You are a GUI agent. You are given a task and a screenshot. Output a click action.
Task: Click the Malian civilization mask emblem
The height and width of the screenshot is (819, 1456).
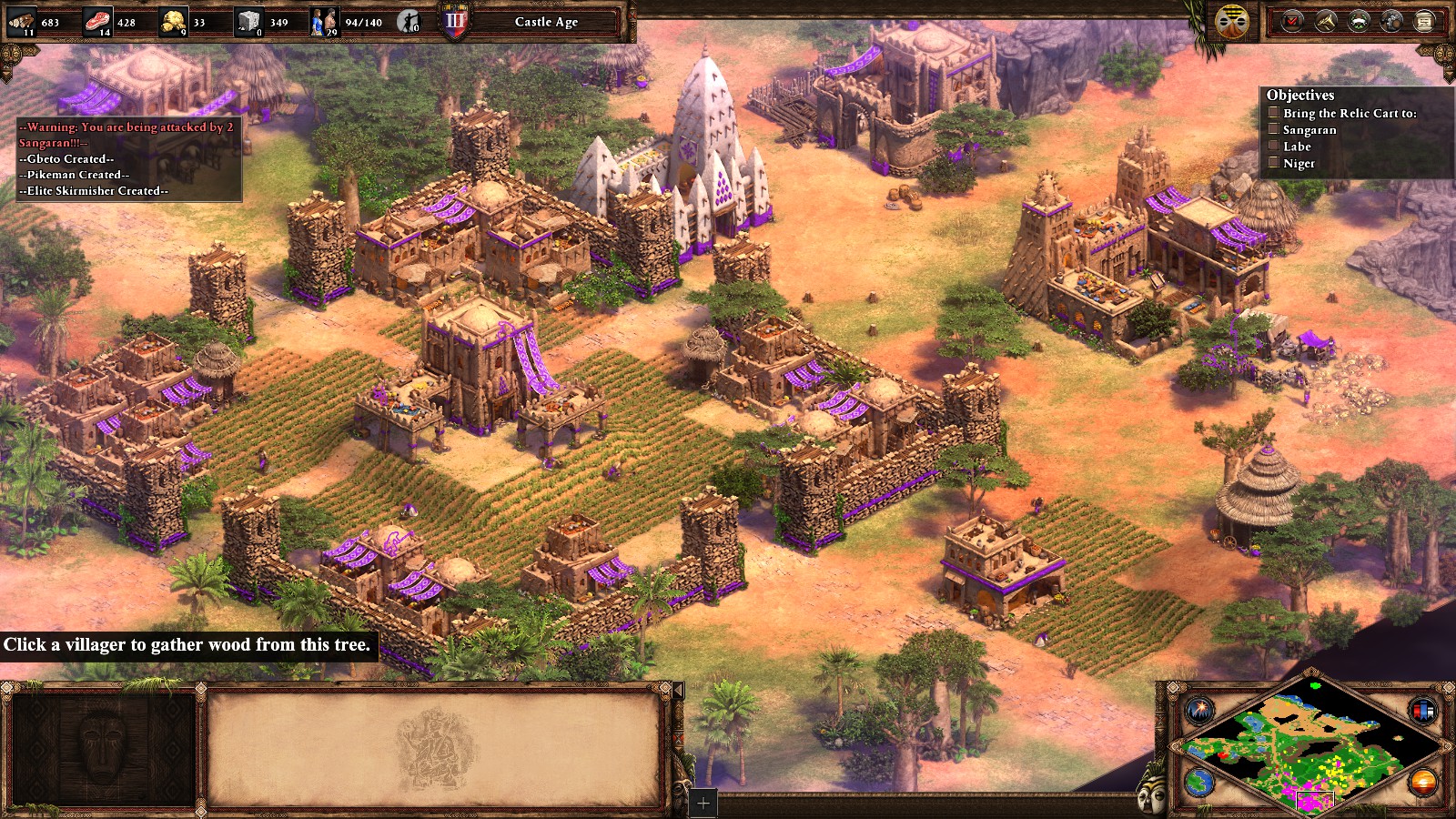pos(1232,22)
